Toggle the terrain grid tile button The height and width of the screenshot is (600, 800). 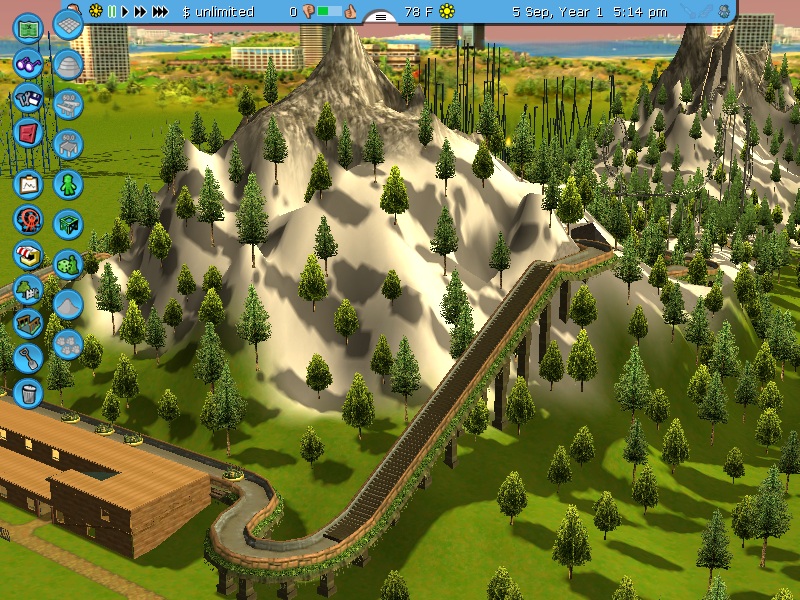coord(68,24)
